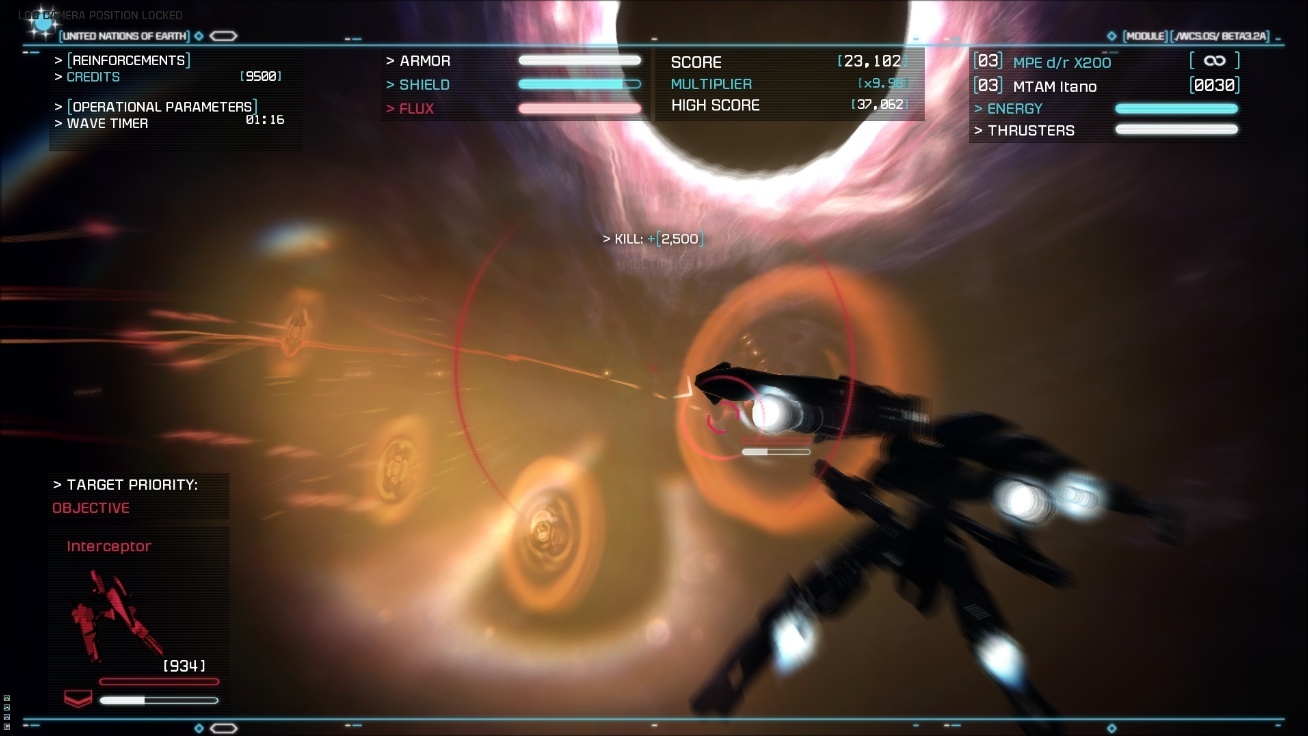Click the Interceptor health bar showing 934
Viewport: 1308px width, 736px height.
coord(158,681)
